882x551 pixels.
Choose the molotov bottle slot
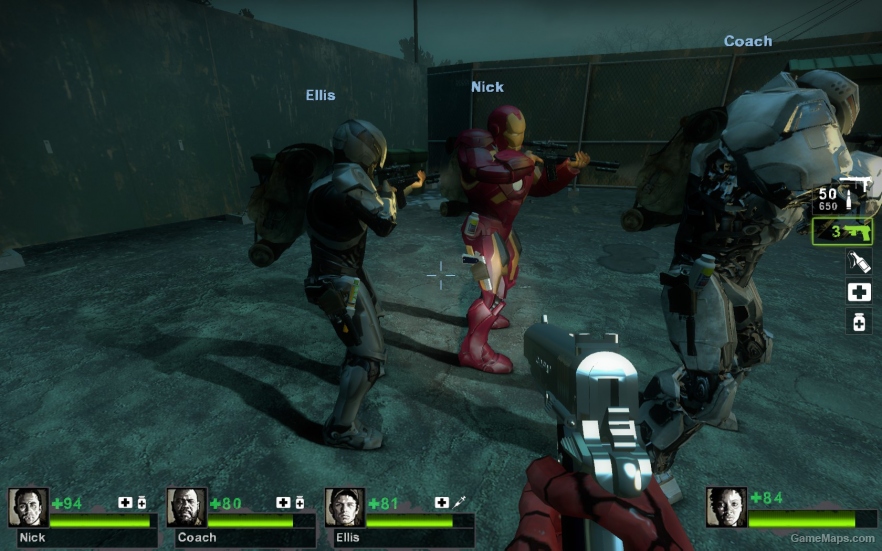[x=858, y=263]
